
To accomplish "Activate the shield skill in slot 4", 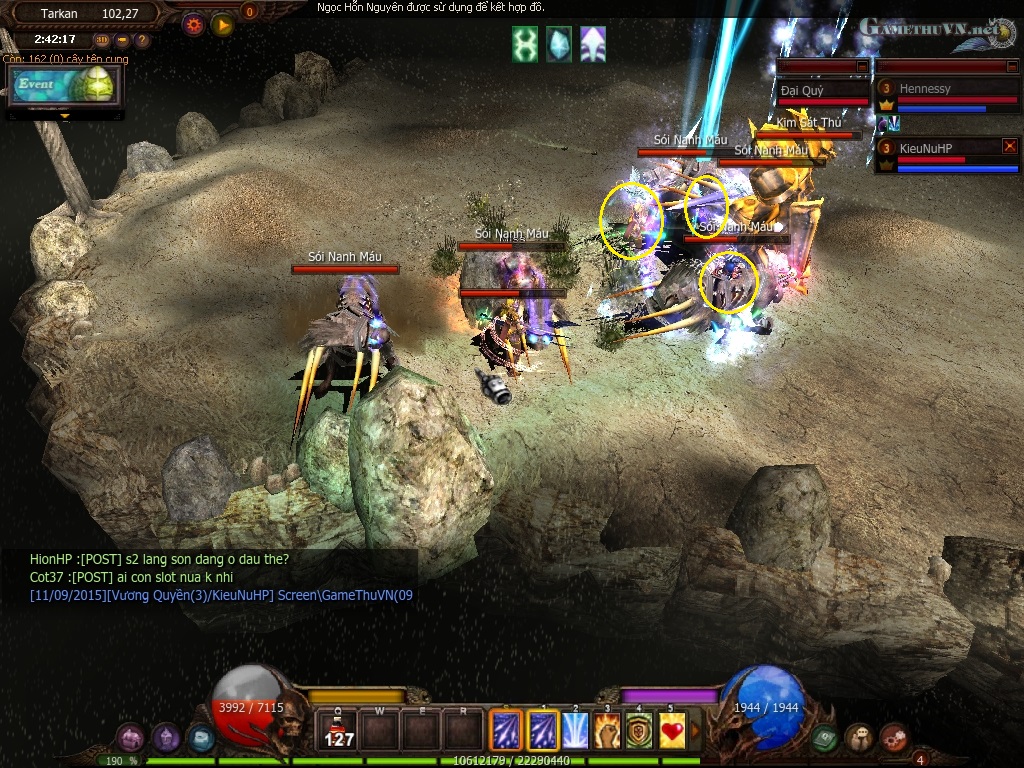I will point(639,730).
